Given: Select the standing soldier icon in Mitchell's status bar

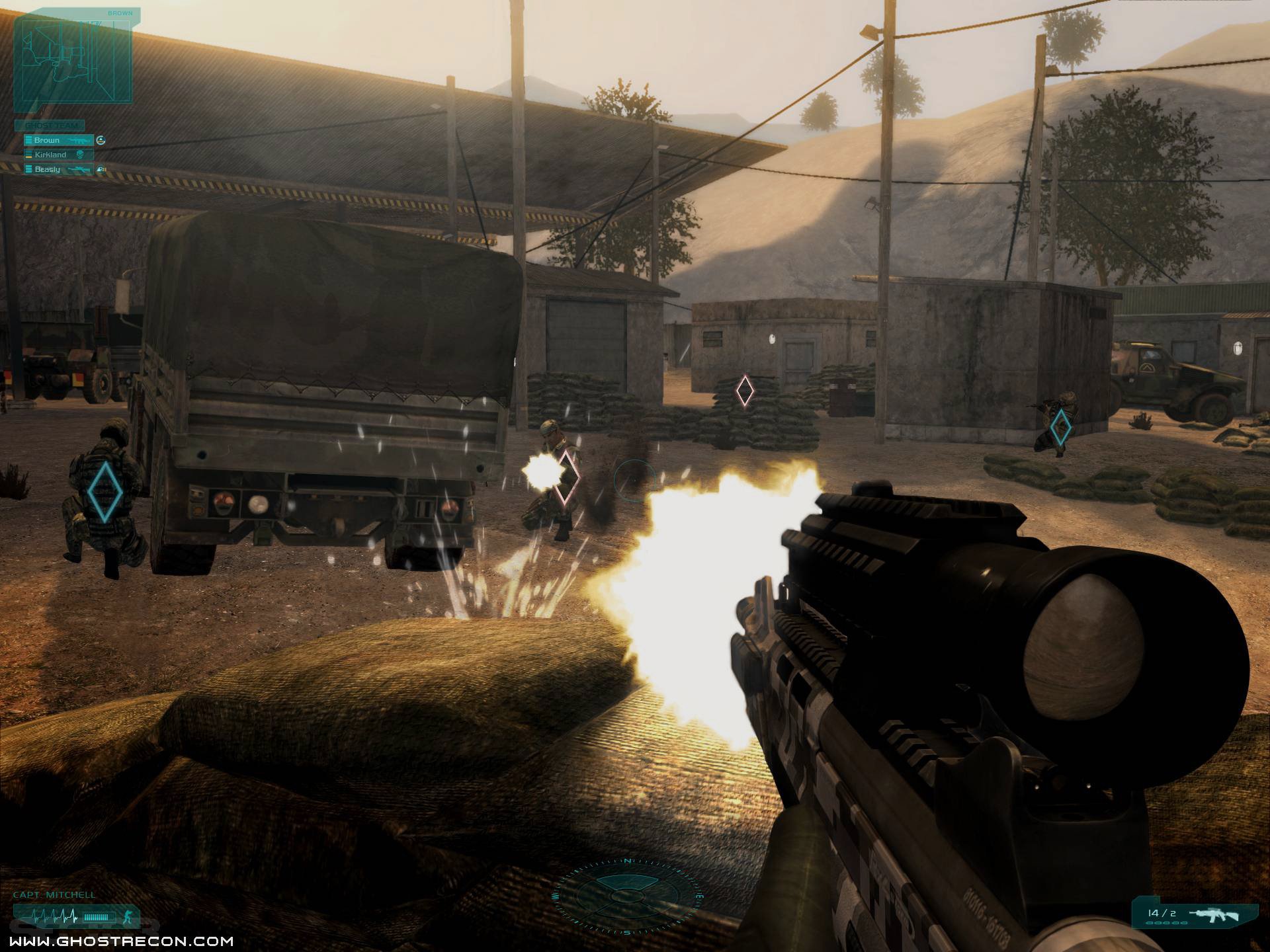Looking at the screenshot, I should 128,917.
